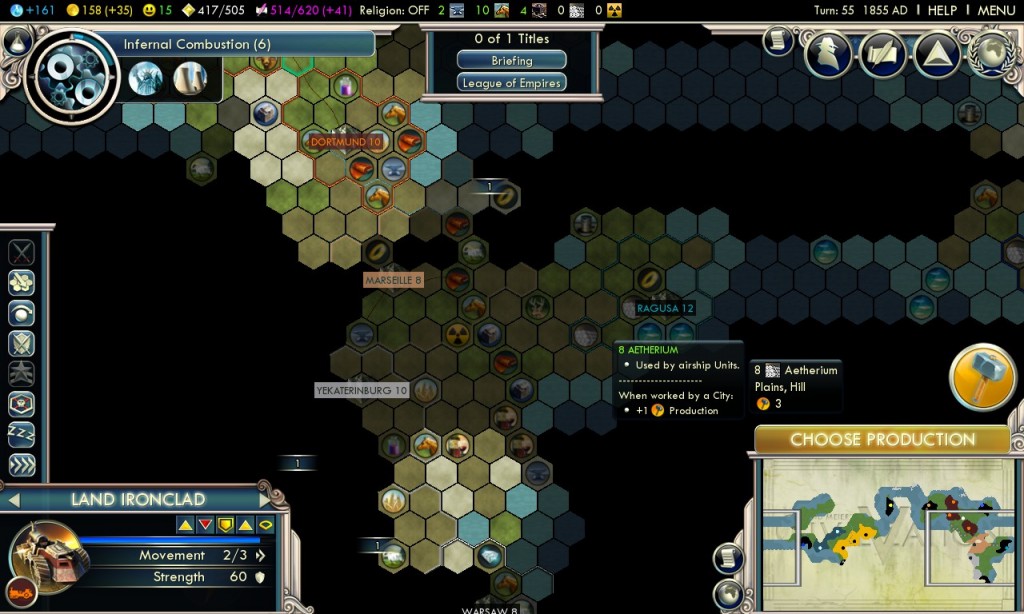The width and height of the screenshot is (1024, 614).
Task: Open the Land Ironclad unit portrait
Action: click(x=46, y=556)
